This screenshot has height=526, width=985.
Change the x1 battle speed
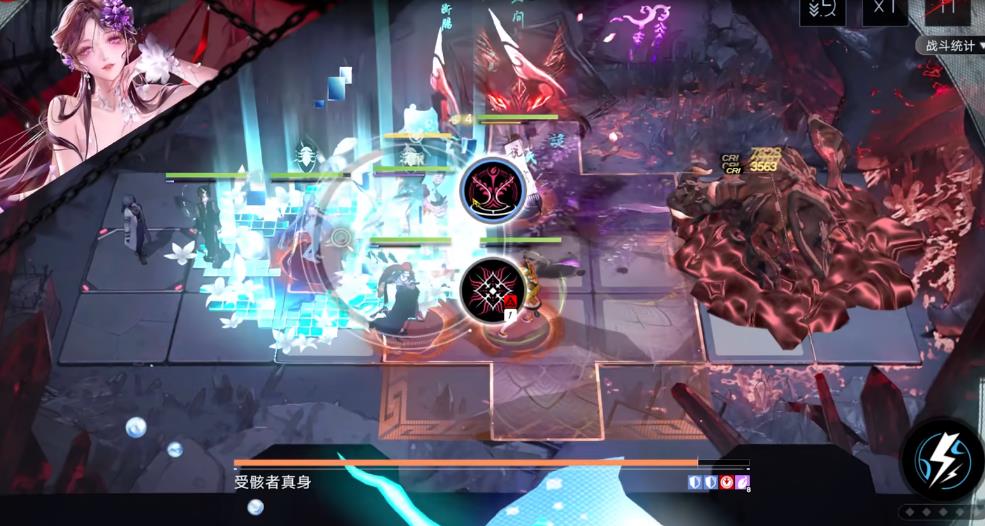click(x=884, y=10)
